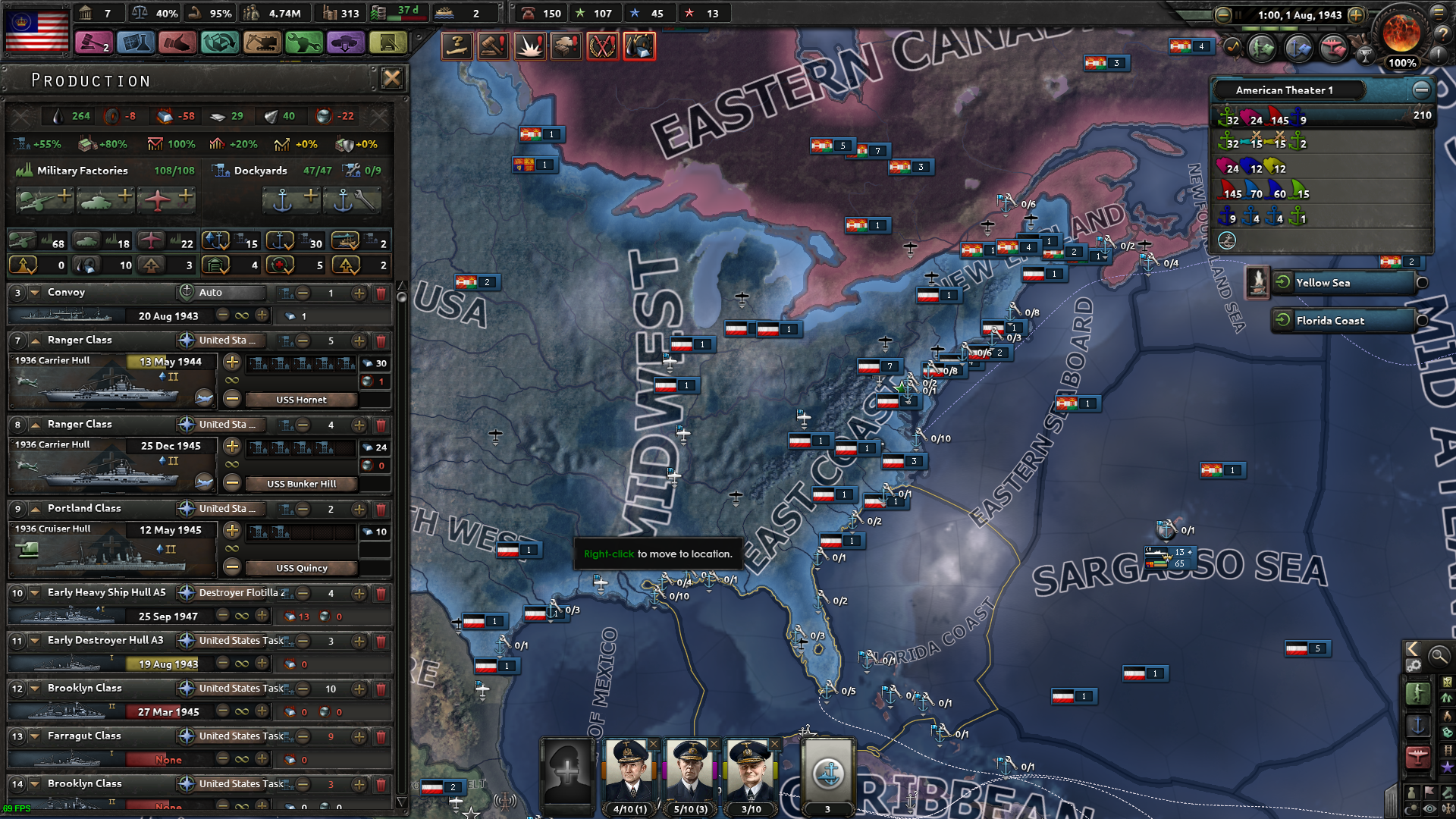Screen dimensions: 1456x819
Task: Select the Military Factories header
Action: tap(82, 170)
